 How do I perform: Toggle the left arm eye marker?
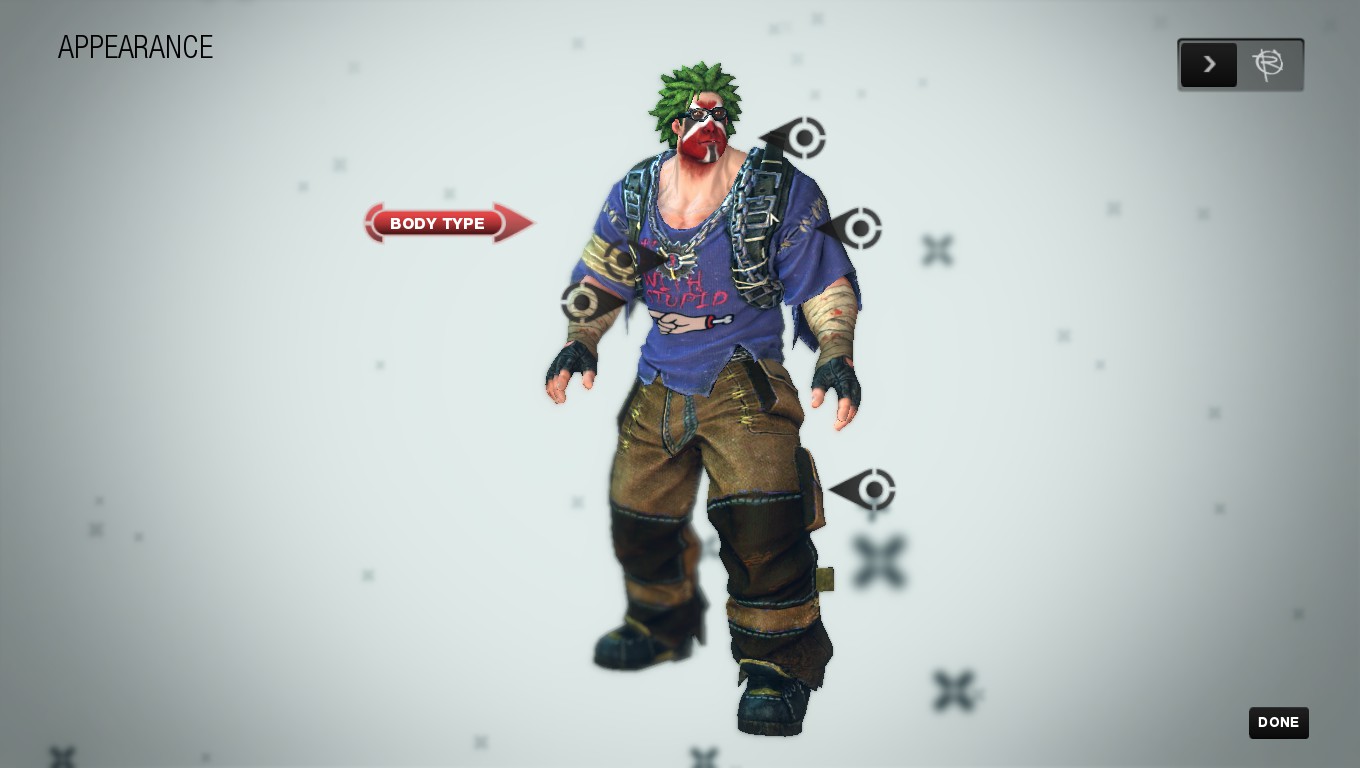click(x=582, y=302)
